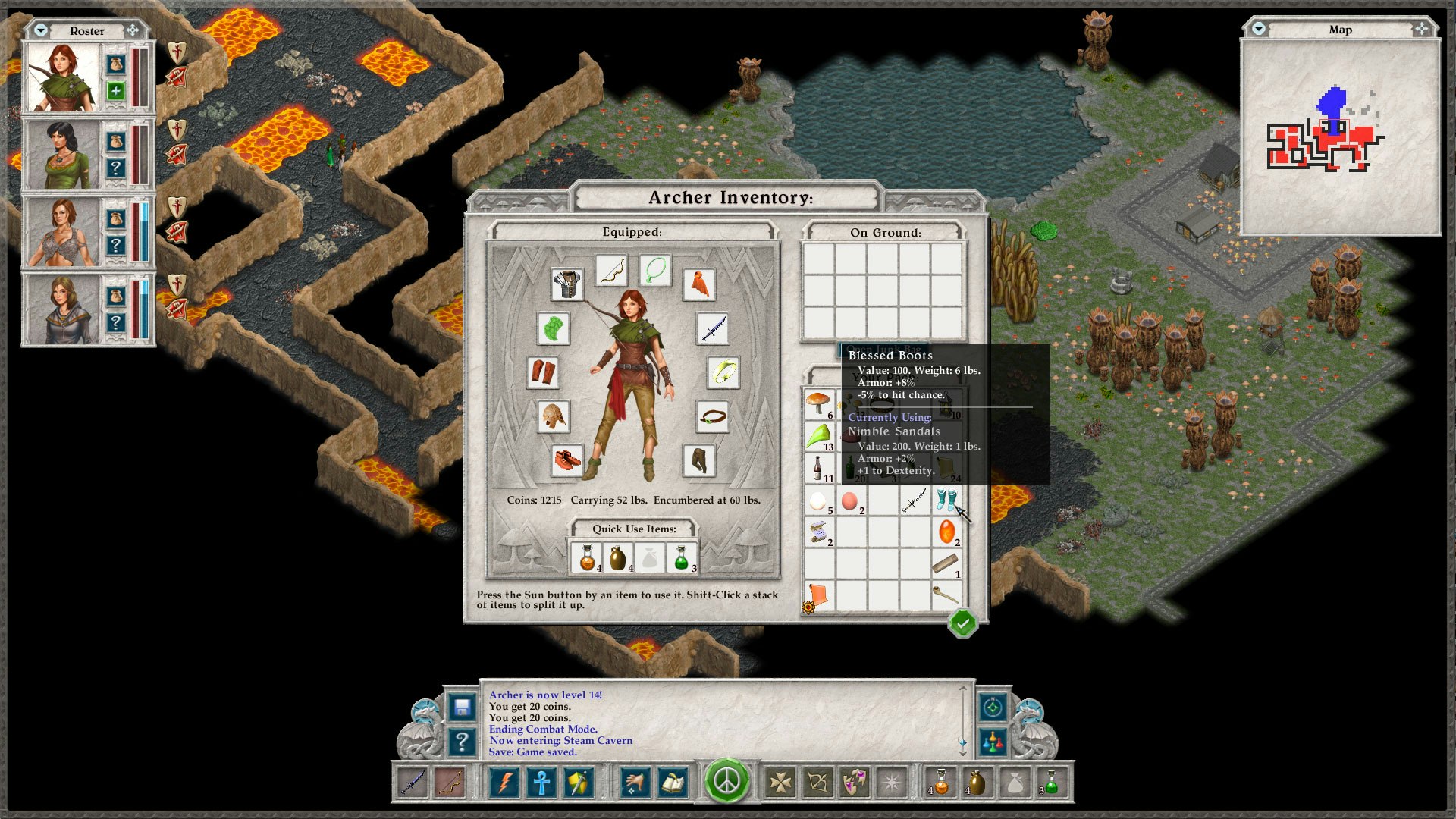Select the defend shield-and-sword icon
The height and width of the screenshot is (819, 1456).
click(x=579, y=782)
